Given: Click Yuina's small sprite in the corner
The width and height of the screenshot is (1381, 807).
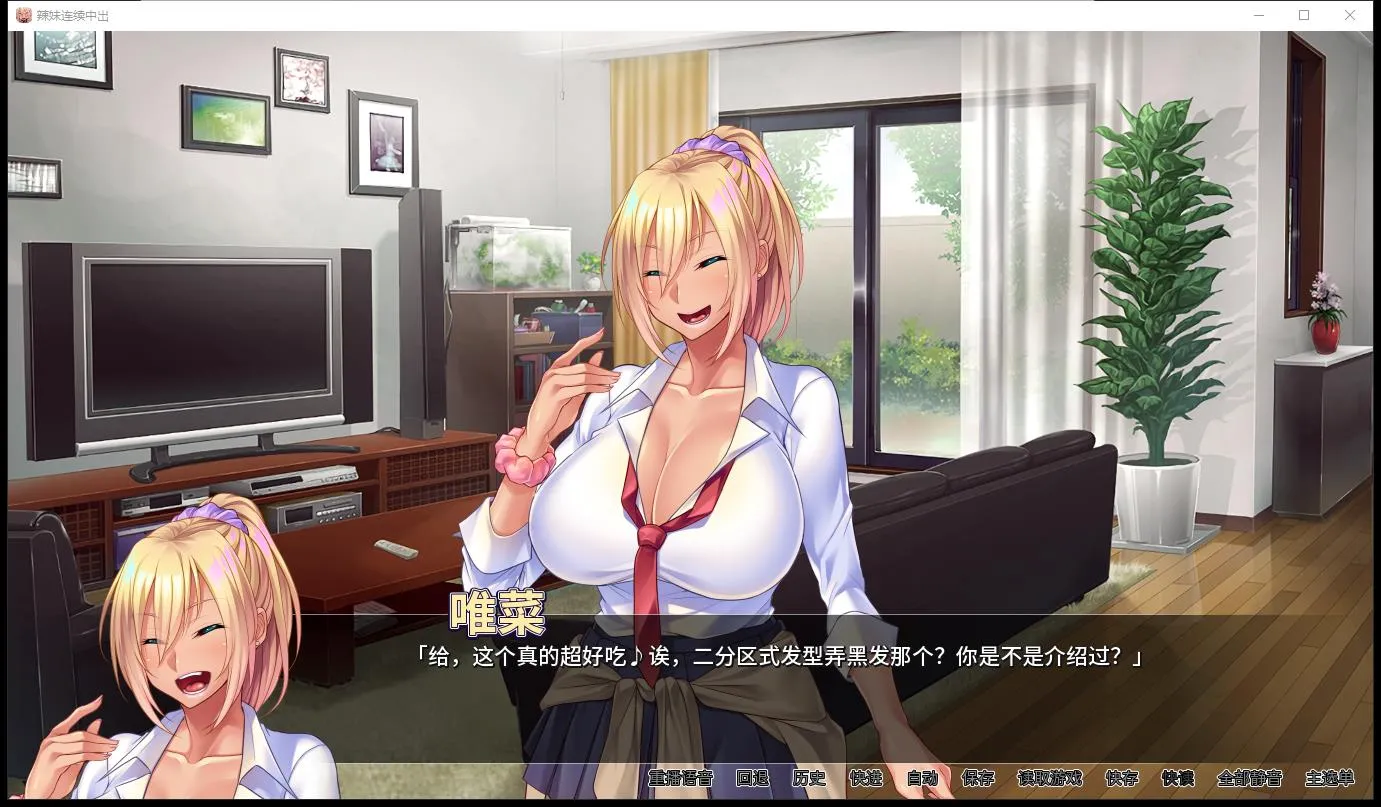Looking at the screenshot, I should coord(190,650).
